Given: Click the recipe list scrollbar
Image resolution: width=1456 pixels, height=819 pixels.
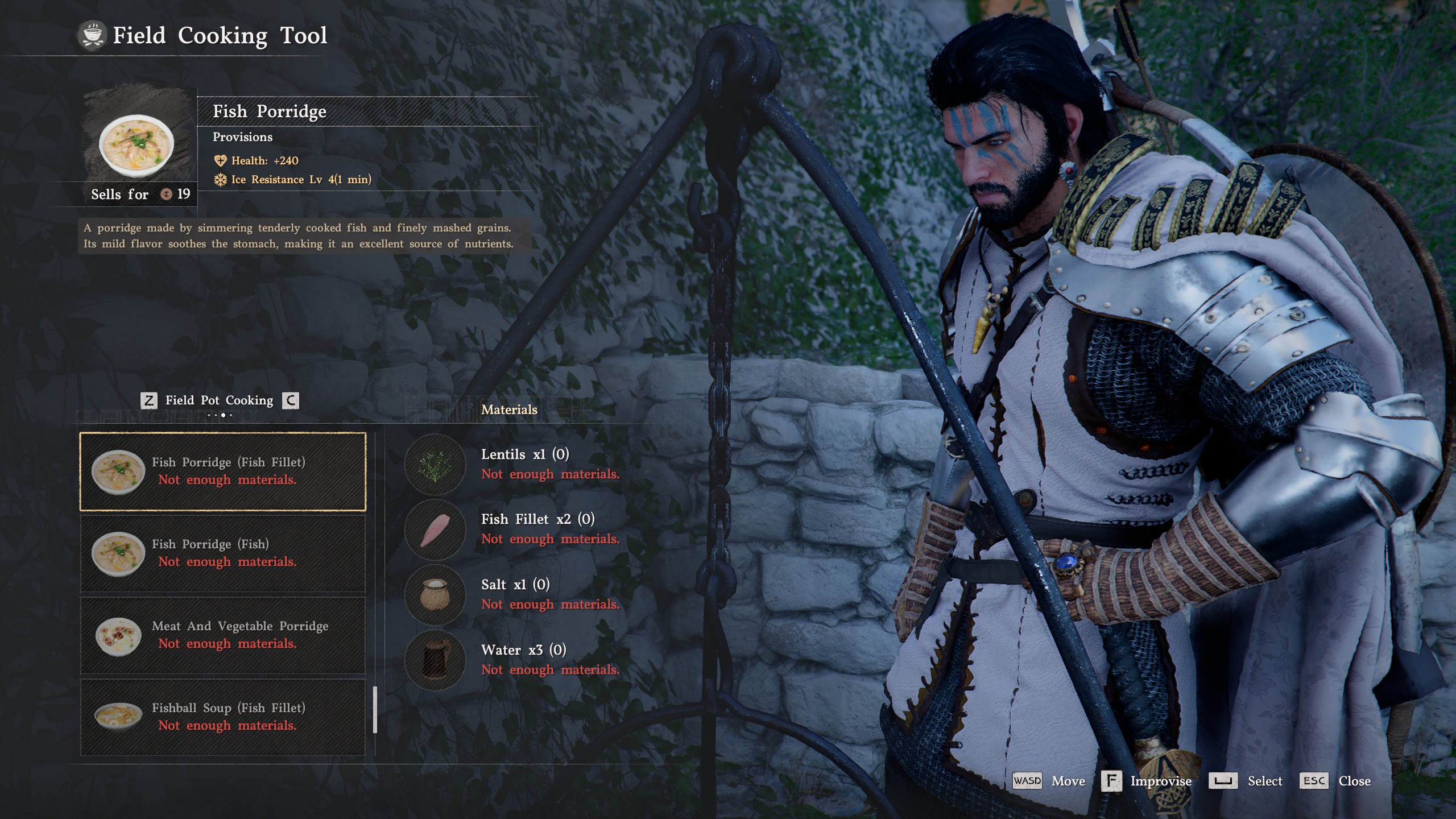Looking at the screenshot, I should [x=375, y=710].
